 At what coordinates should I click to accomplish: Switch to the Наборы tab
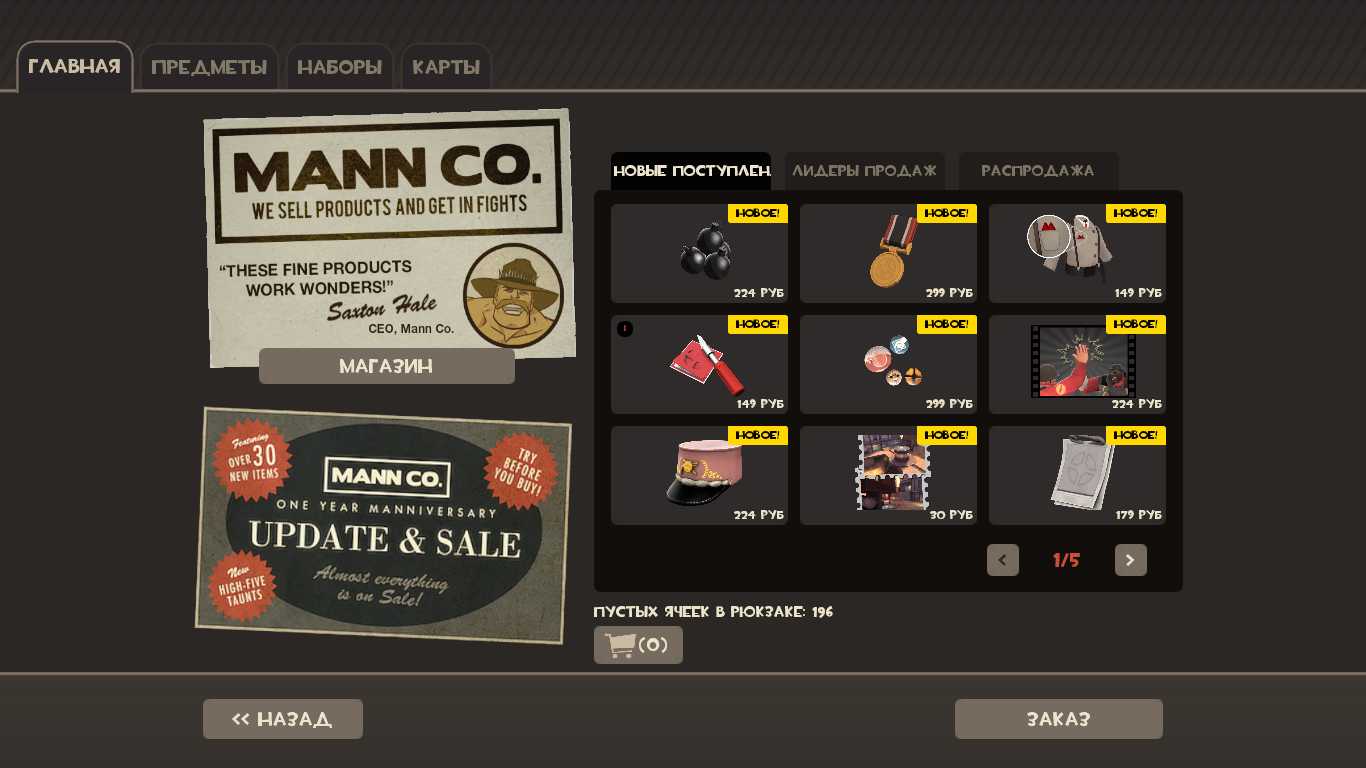coord(340,68)
